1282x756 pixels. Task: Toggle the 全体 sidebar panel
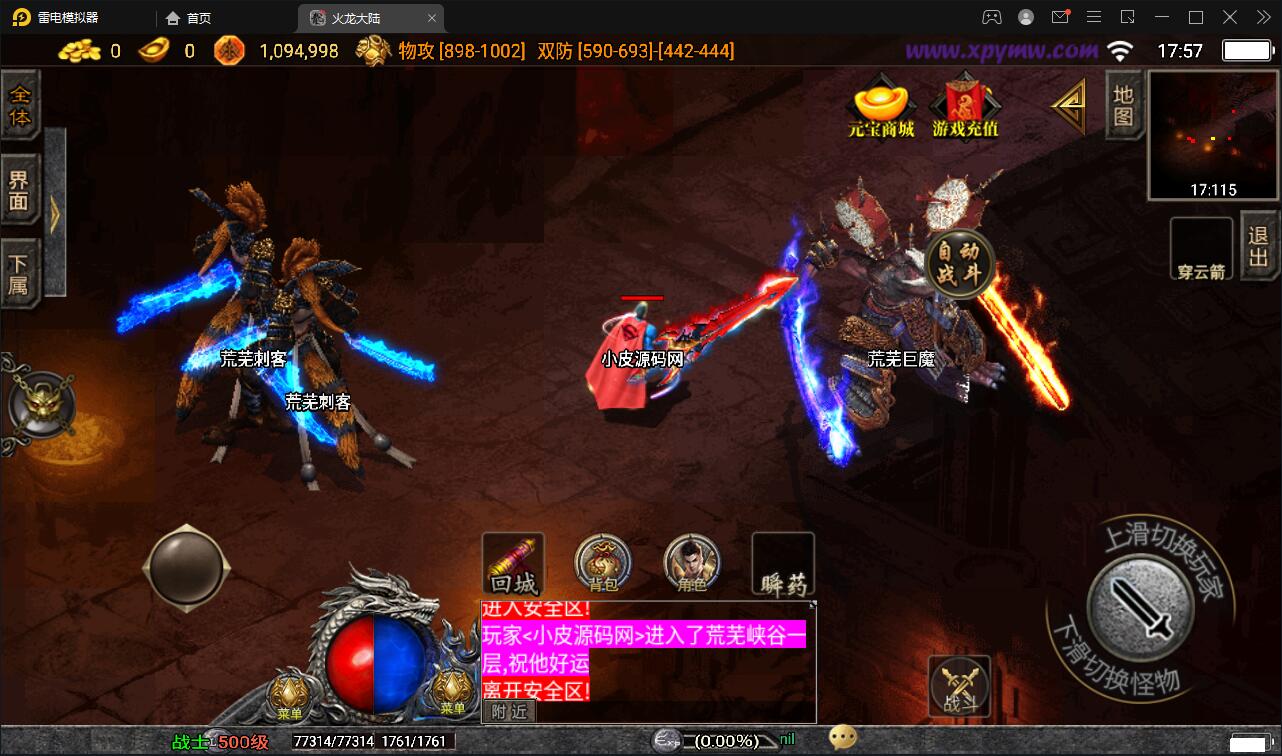(x=22, y=104)
